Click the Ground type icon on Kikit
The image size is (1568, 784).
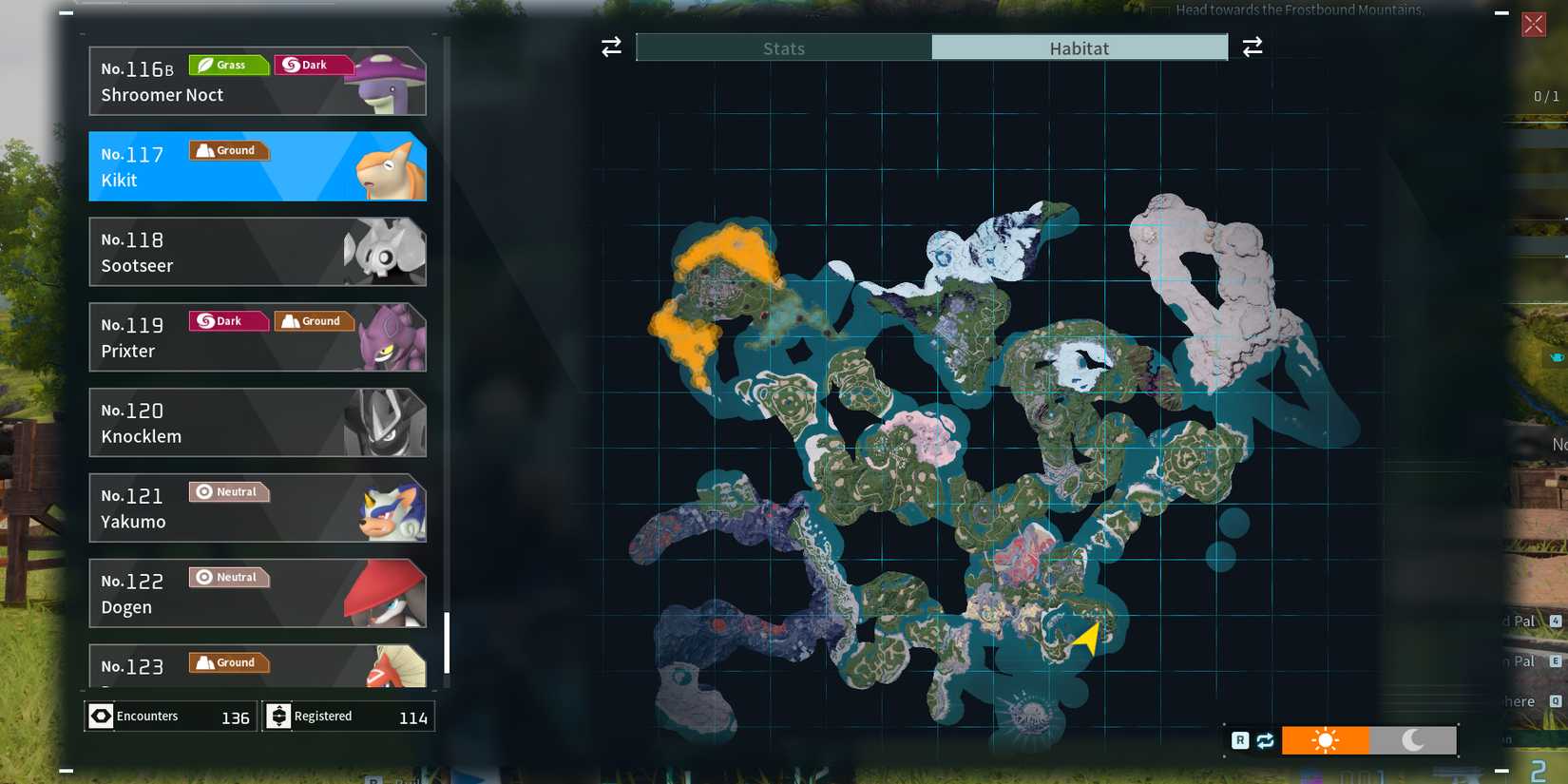228,150
